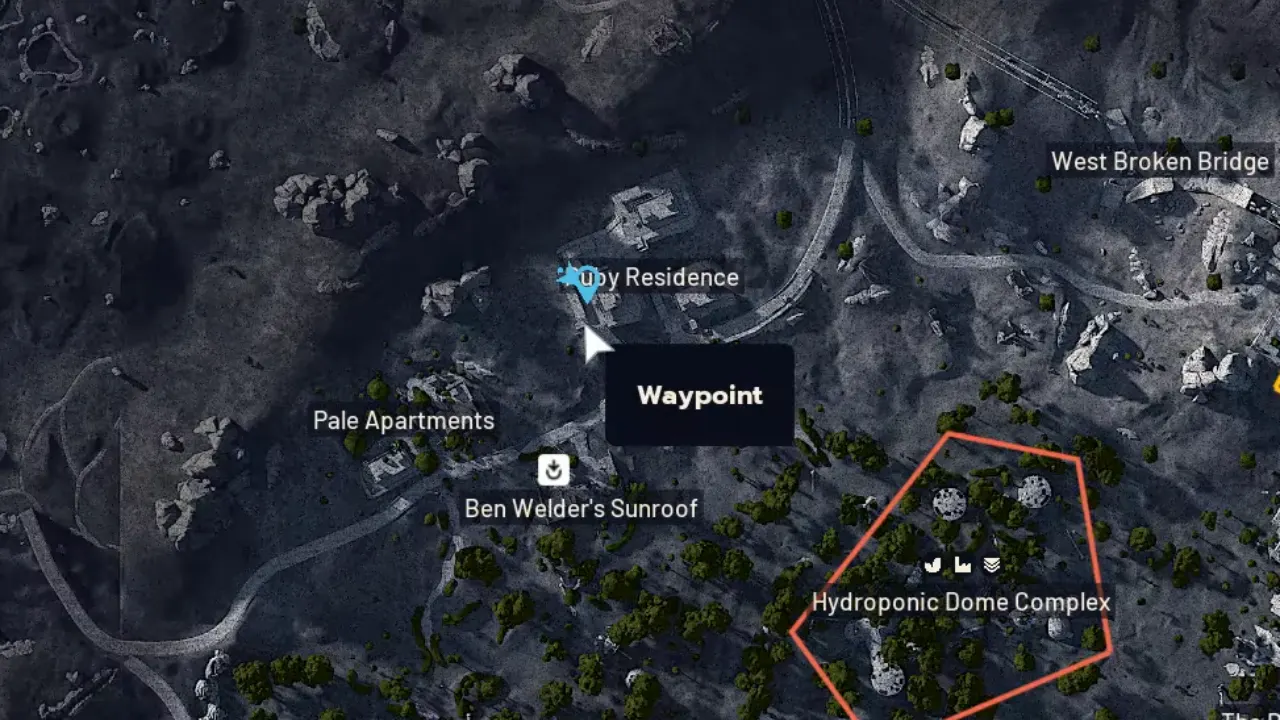
Task: Click the partially visible orange marker on right edge
Action: point(1277,383)
